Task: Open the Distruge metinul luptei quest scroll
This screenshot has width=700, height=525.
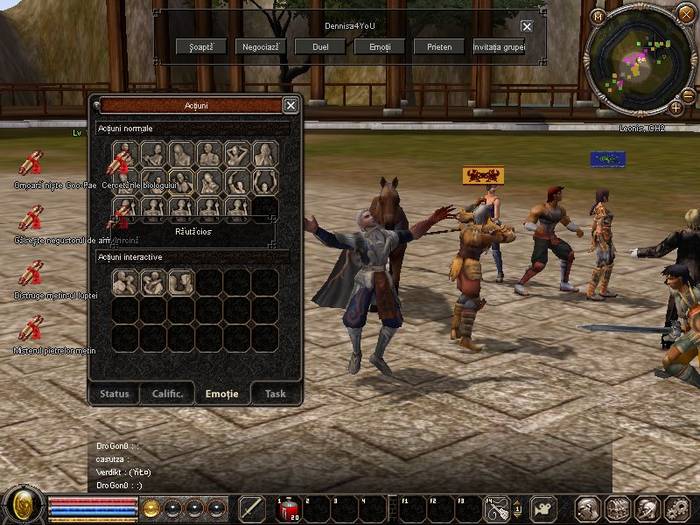Action: pyautogui.click(x=31, y=273)
